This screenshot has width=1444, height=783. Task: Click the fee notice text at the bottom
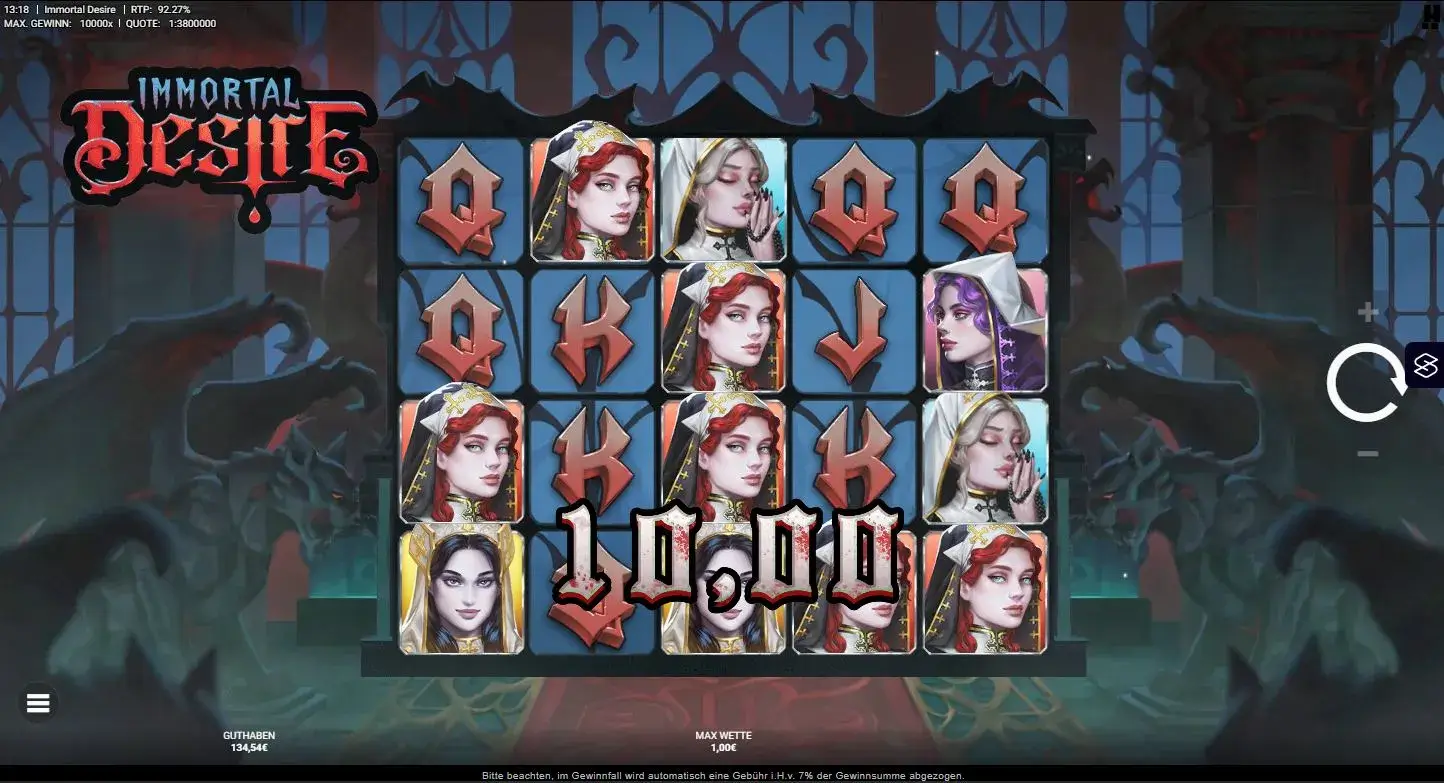coord(722,774)
